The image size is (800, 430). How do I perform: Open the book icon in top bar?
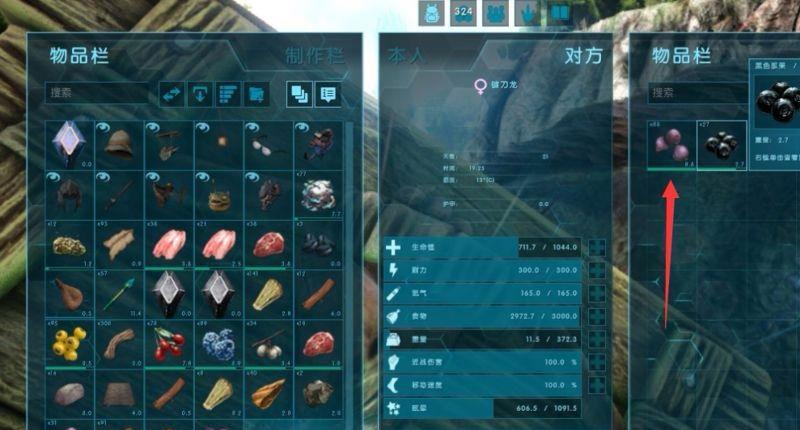(x=560, y=13)
